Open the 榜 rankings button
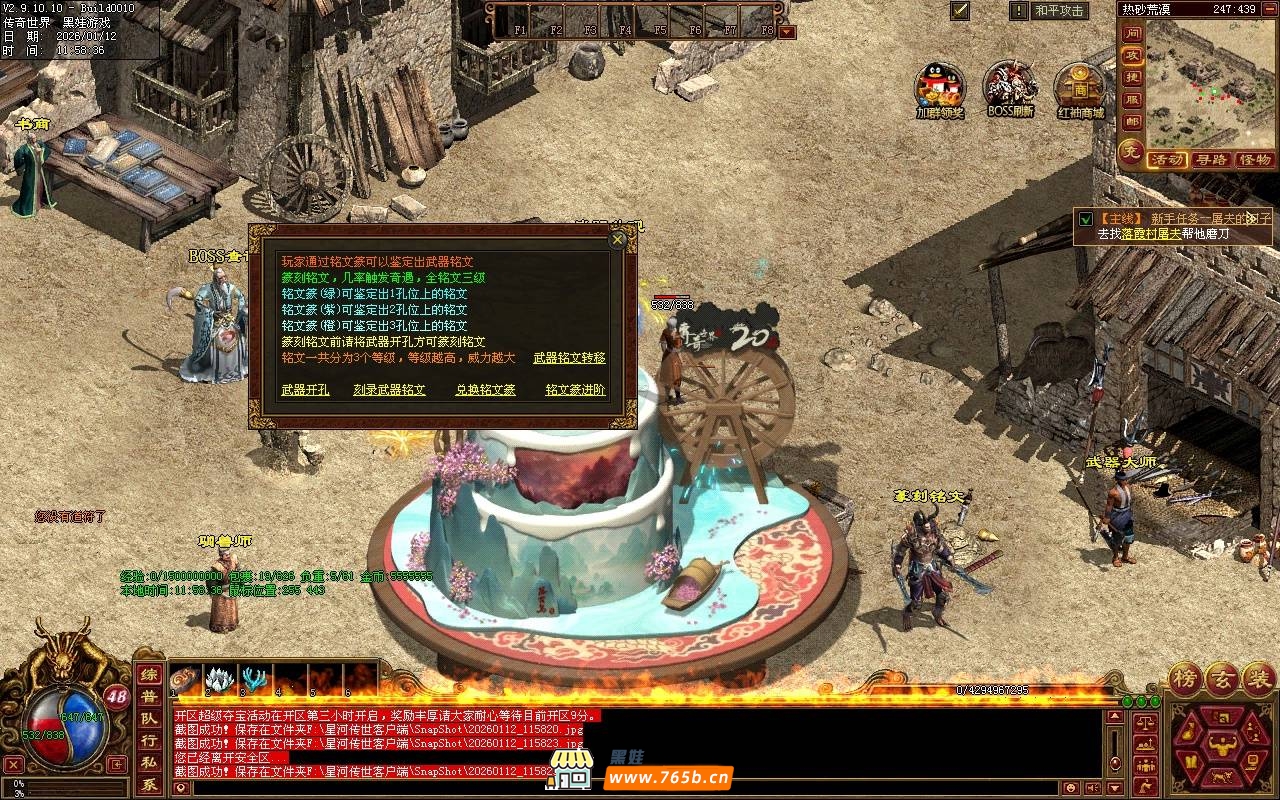This screenshot has width=1280, height=800. point(1186,680)
